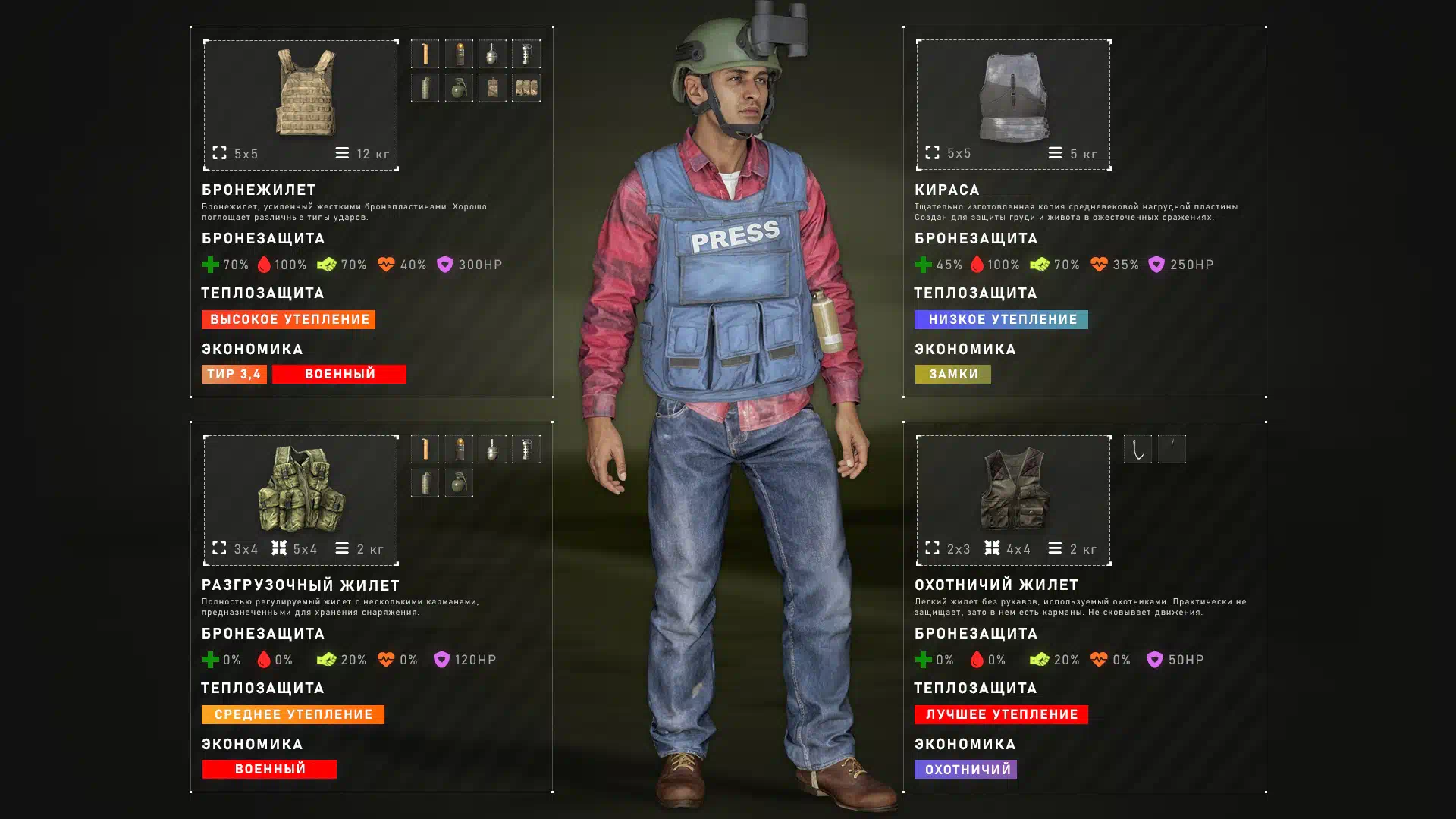This screenshot has height=819, width=1456.
Task: Open the ЗАМКИ economy tag
Action: tap(952, 375)
